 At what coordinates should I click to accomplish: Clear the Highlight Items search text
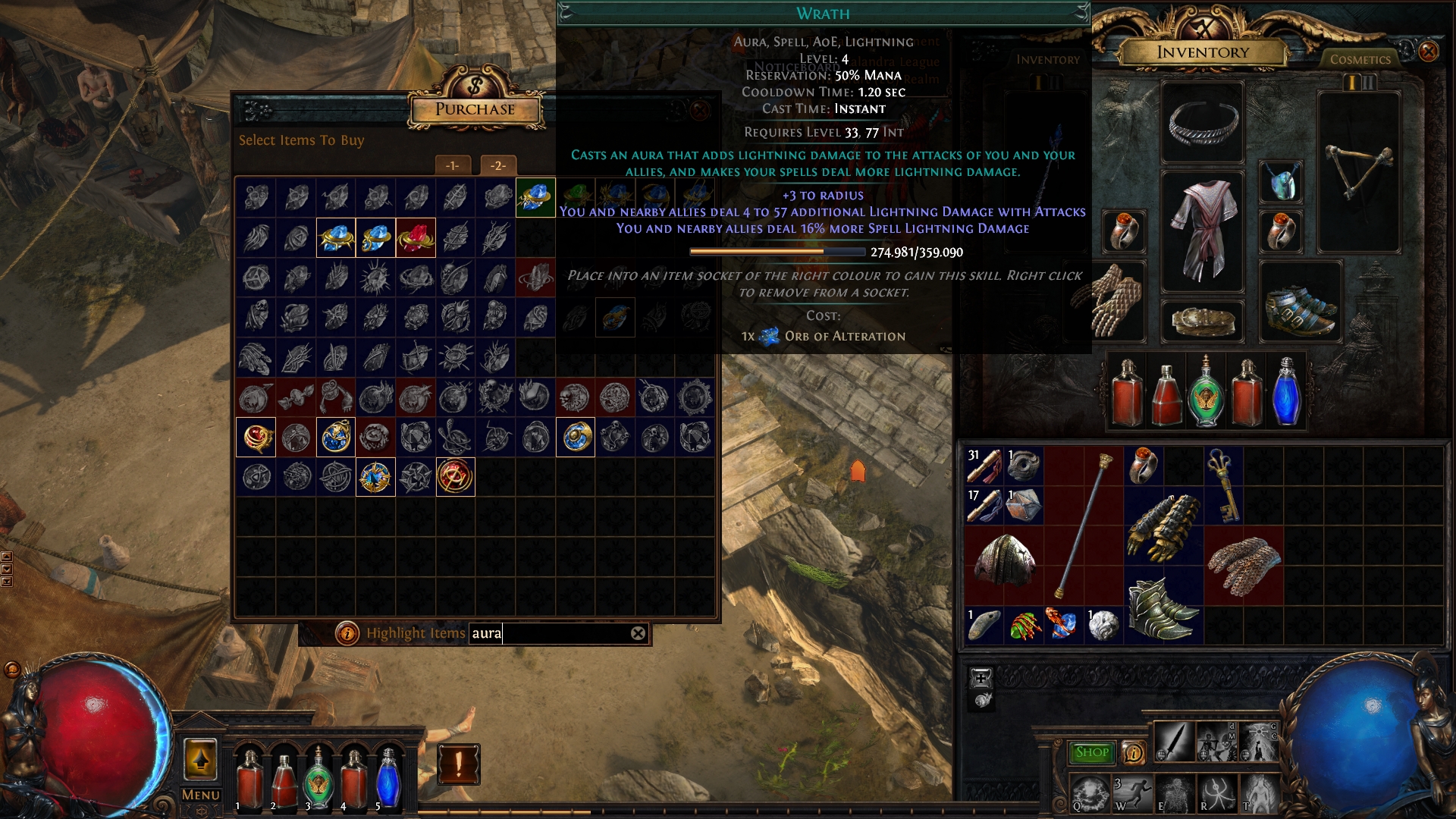639,633
